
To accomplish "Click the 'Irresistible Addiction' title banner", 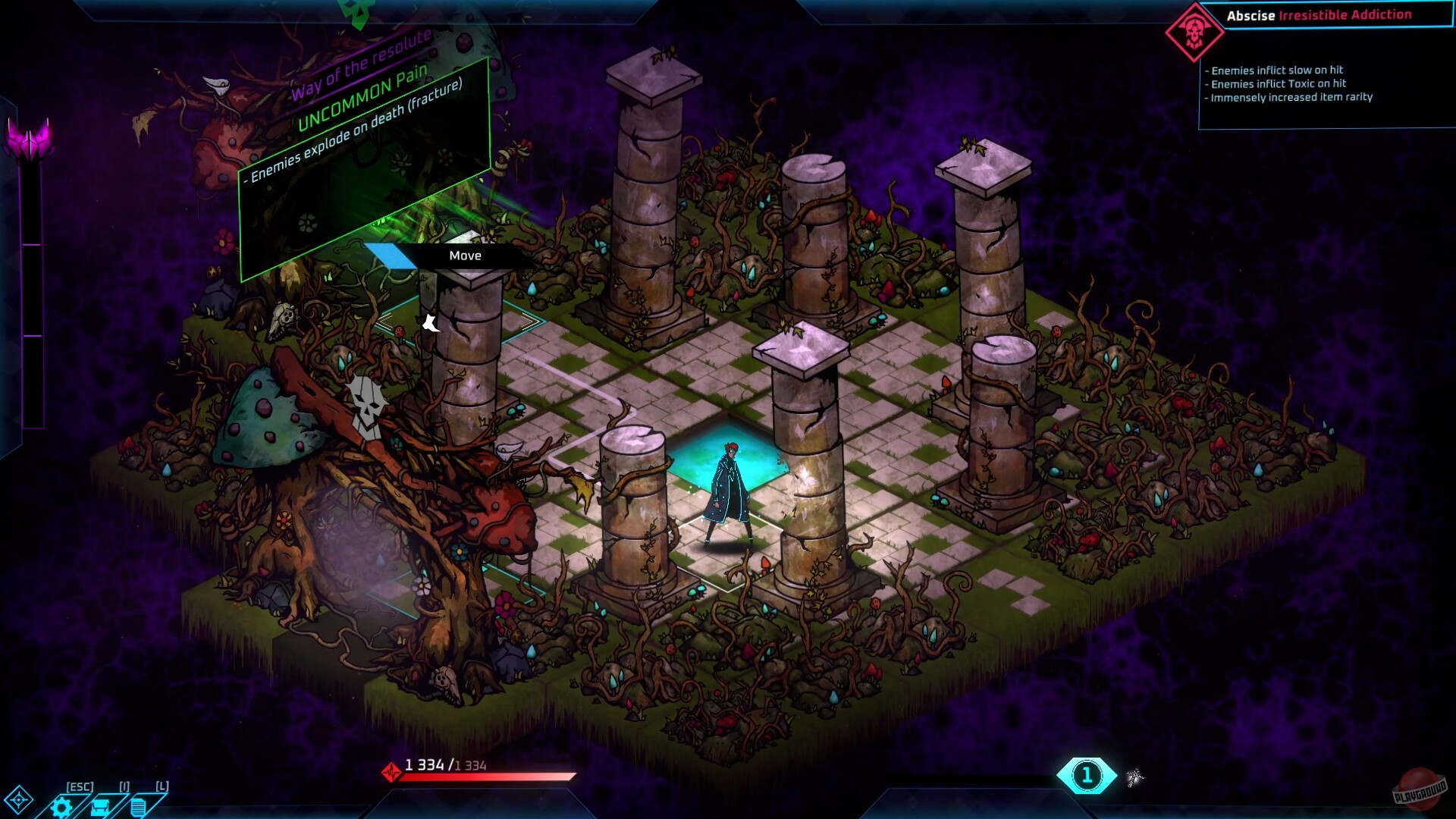I will point(1346,13).
